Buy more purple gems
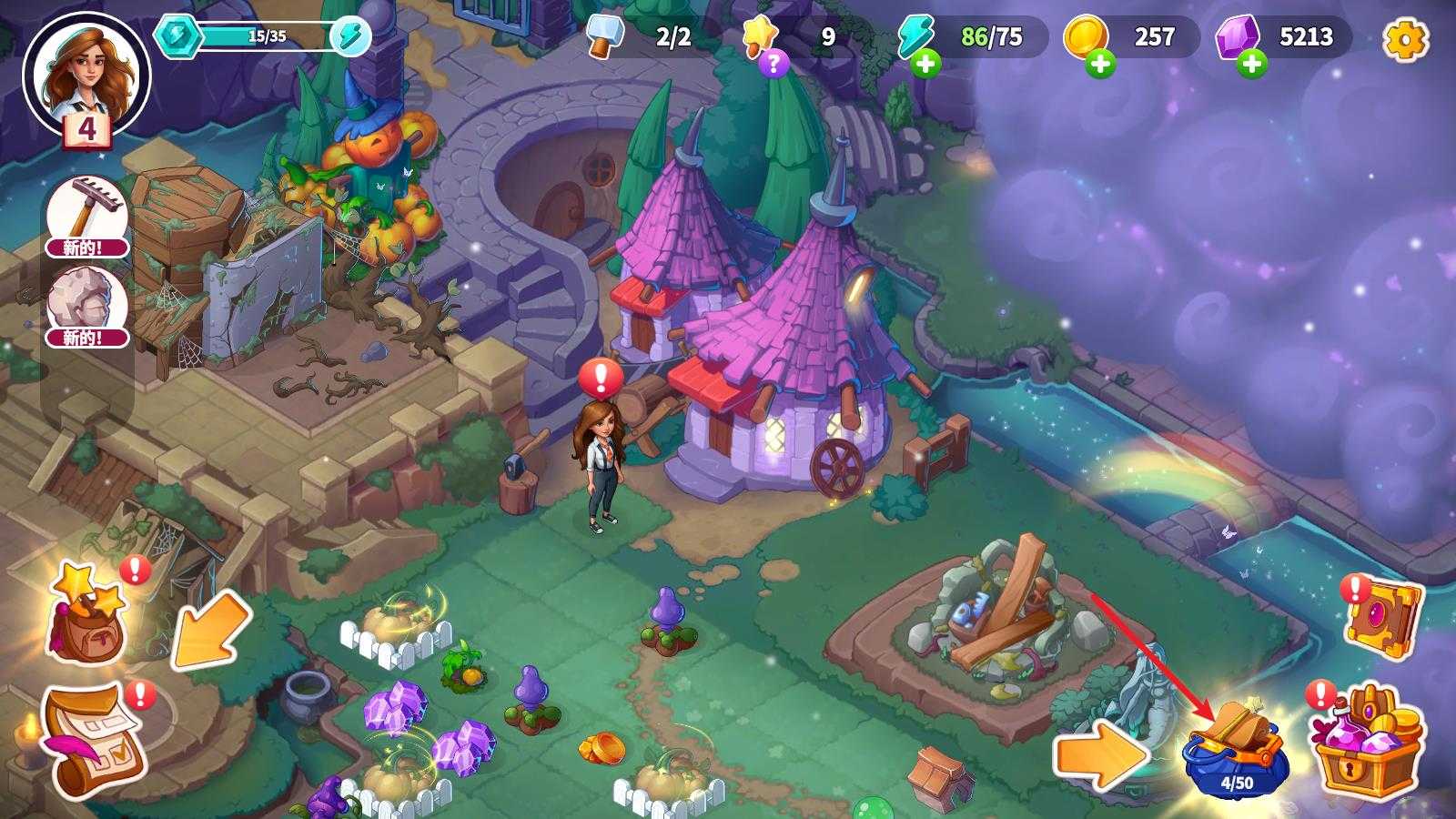The height and width of the screenshot is (819, 1456). [x=1251, y=64]
